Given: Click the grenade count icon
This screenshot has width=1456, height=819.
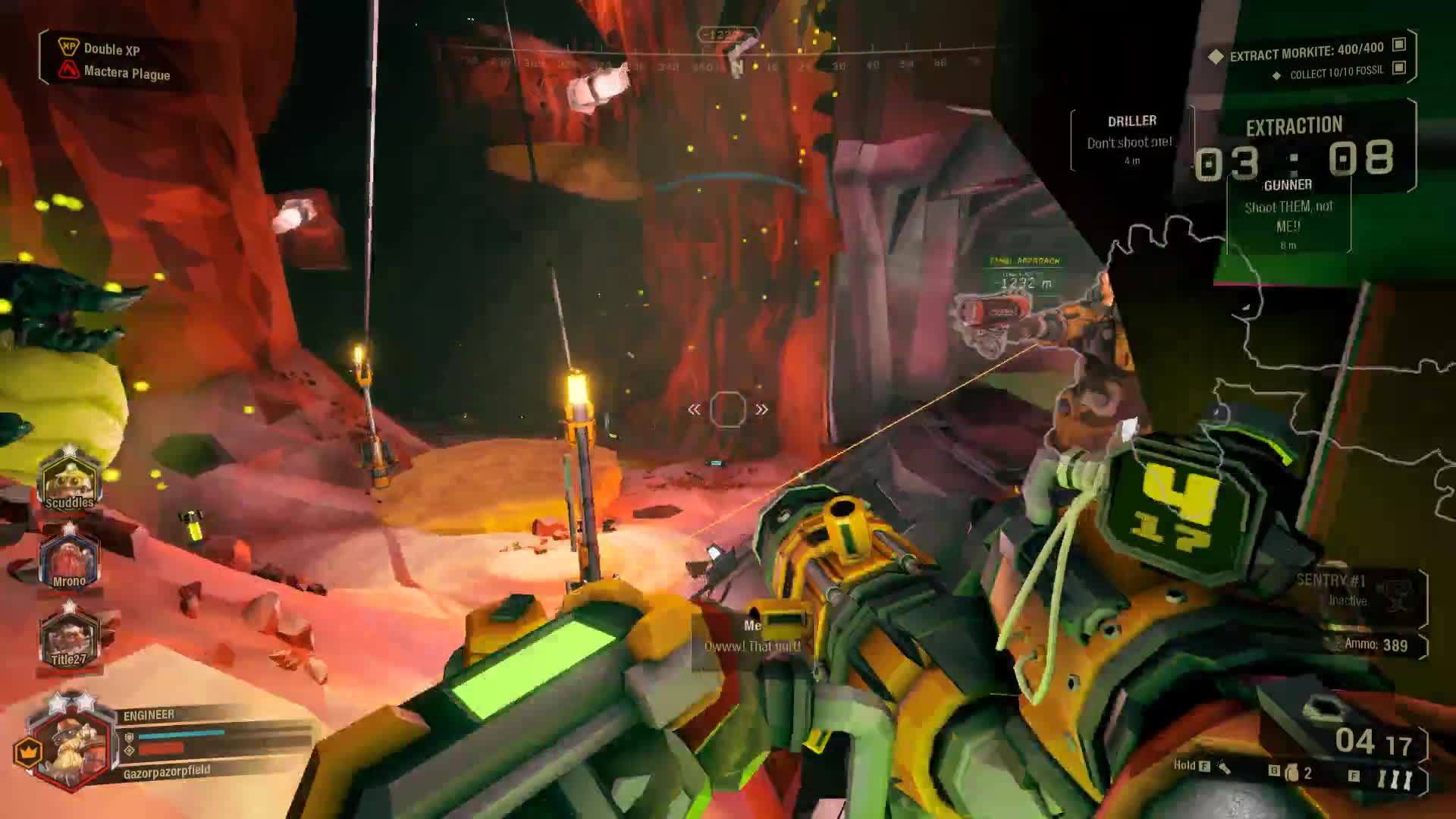Looking at the screenshot, I should [x=1292, y=773].
